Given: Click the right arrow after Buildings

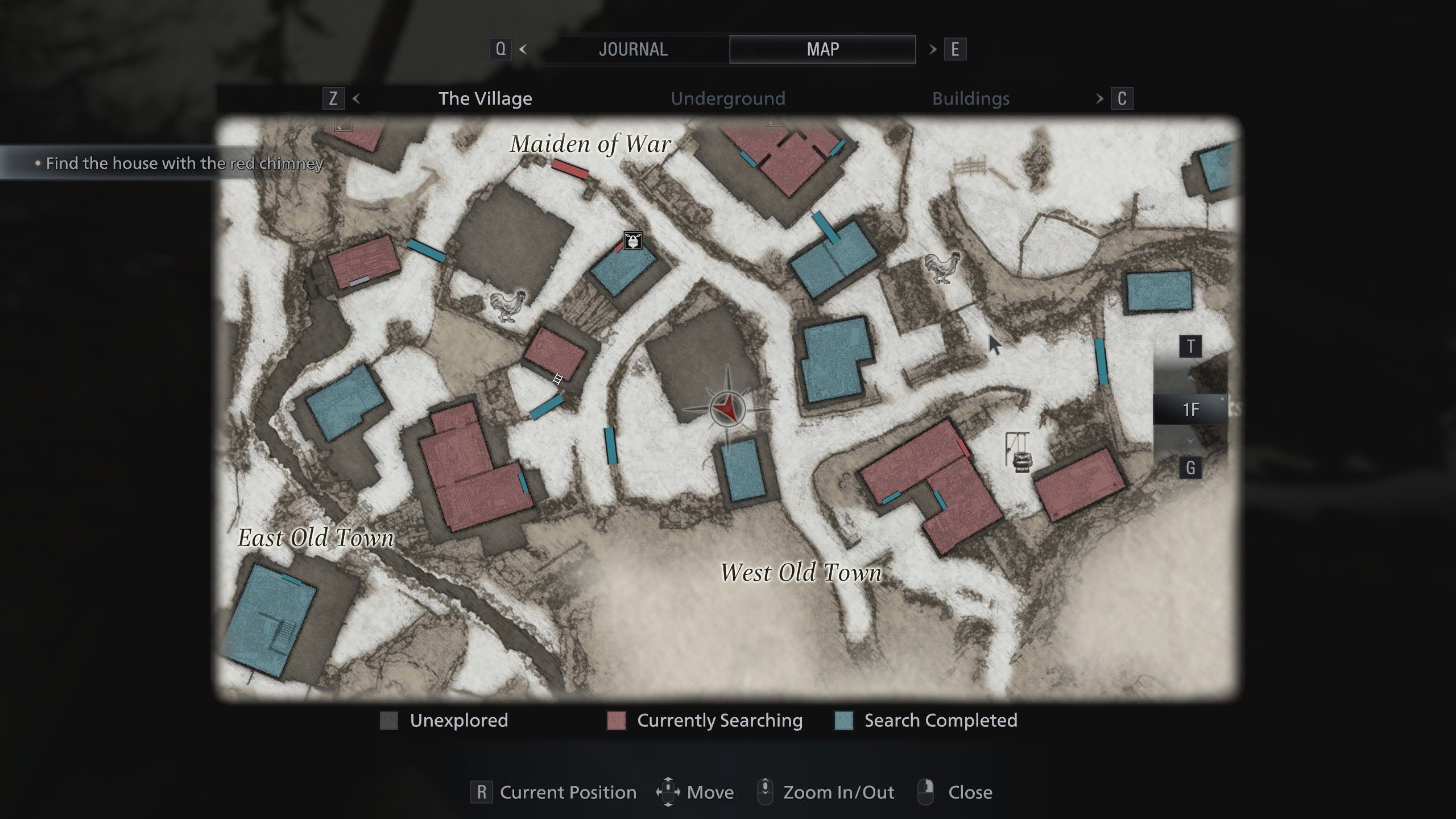Looking at the screenshot, I should click(x=1099, y=98).
